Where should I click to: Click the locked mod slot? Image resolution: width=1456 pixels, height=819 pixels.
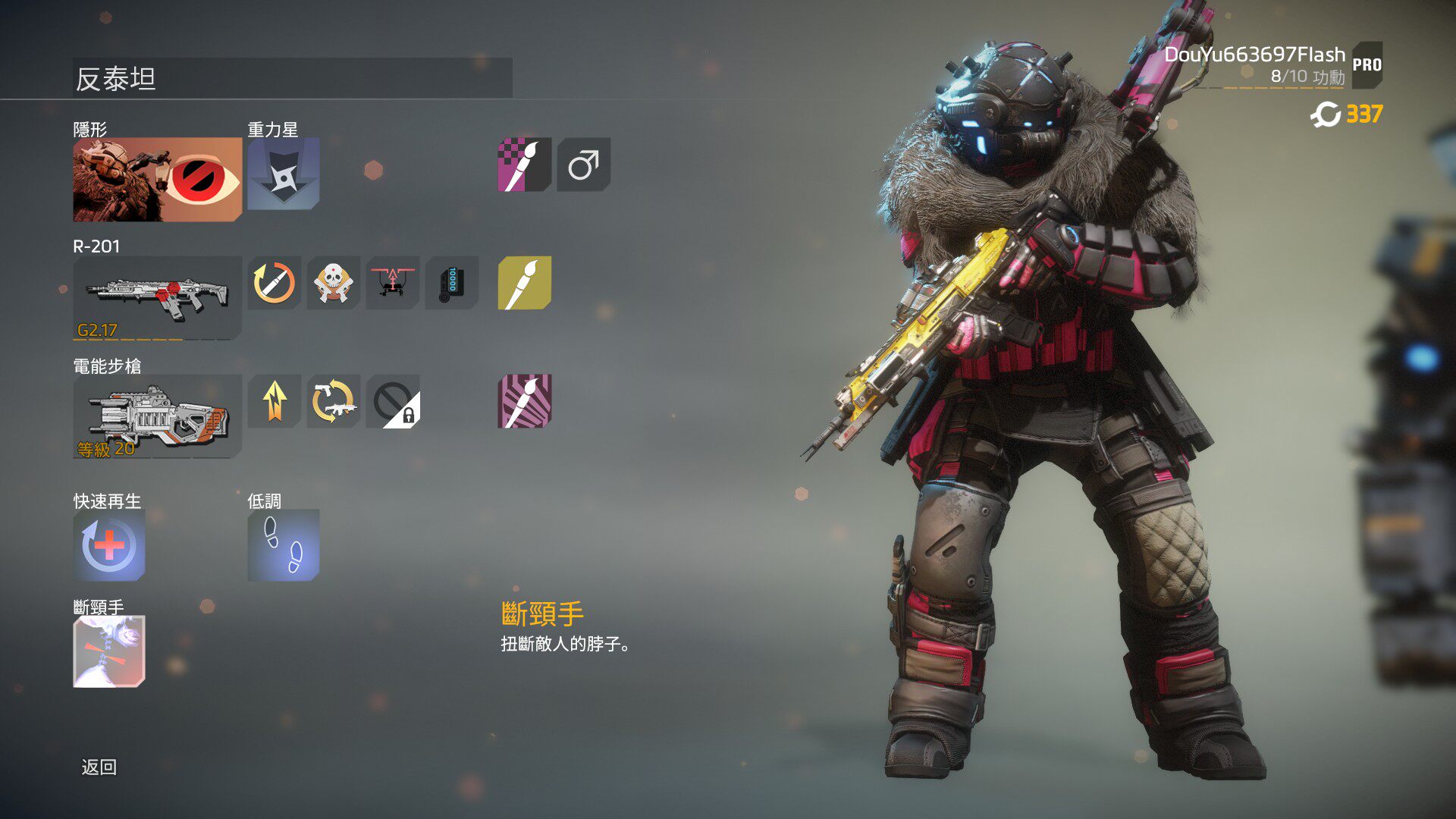click(x=392, y=401)
